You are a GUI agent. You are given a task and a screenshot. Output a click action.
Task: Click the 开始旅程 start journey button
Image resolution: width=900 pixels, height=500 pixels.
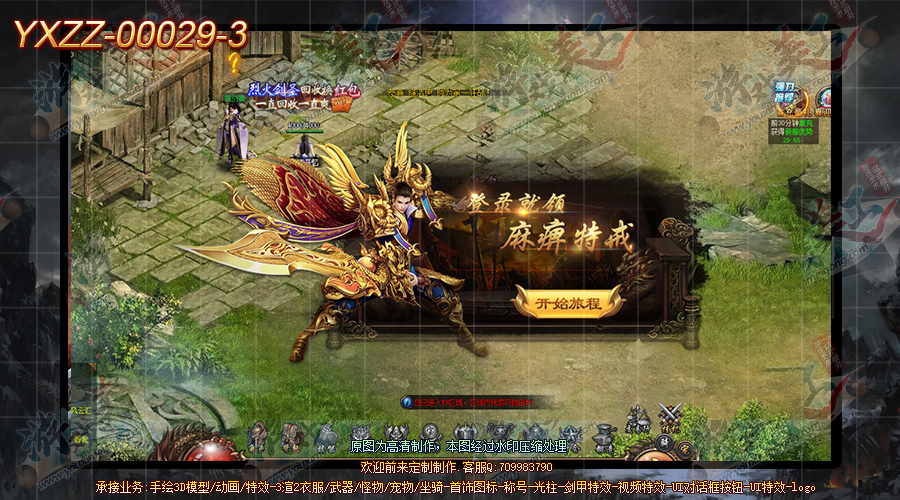pos(568,302)
